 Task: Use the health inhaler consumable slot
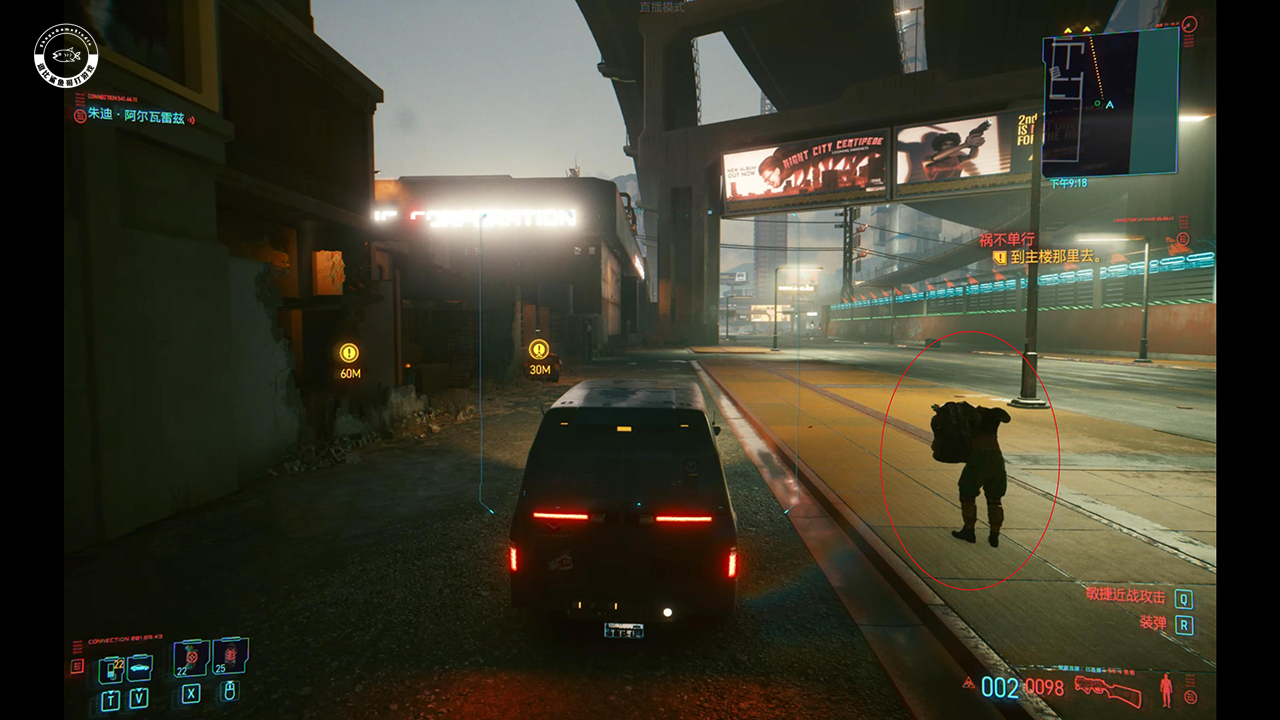point(191,658)
